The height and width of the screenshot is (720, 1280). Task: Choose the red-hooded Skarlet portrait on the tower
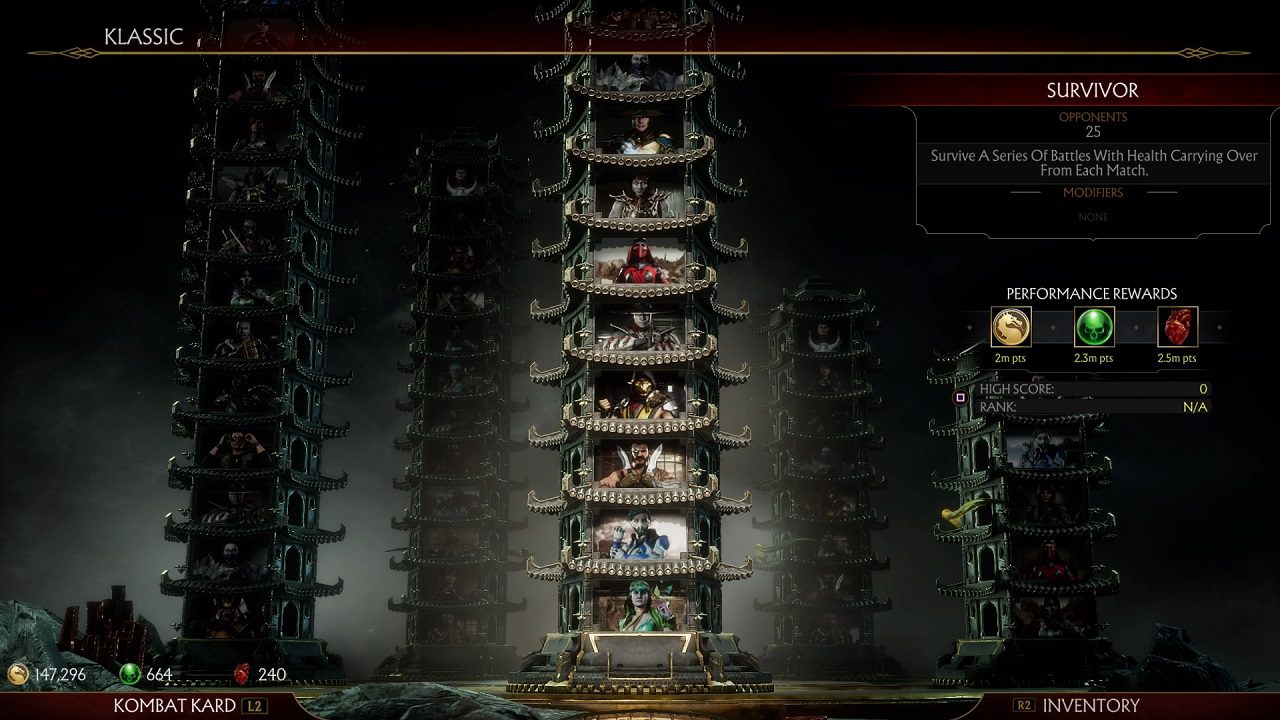tap(640, 264)
